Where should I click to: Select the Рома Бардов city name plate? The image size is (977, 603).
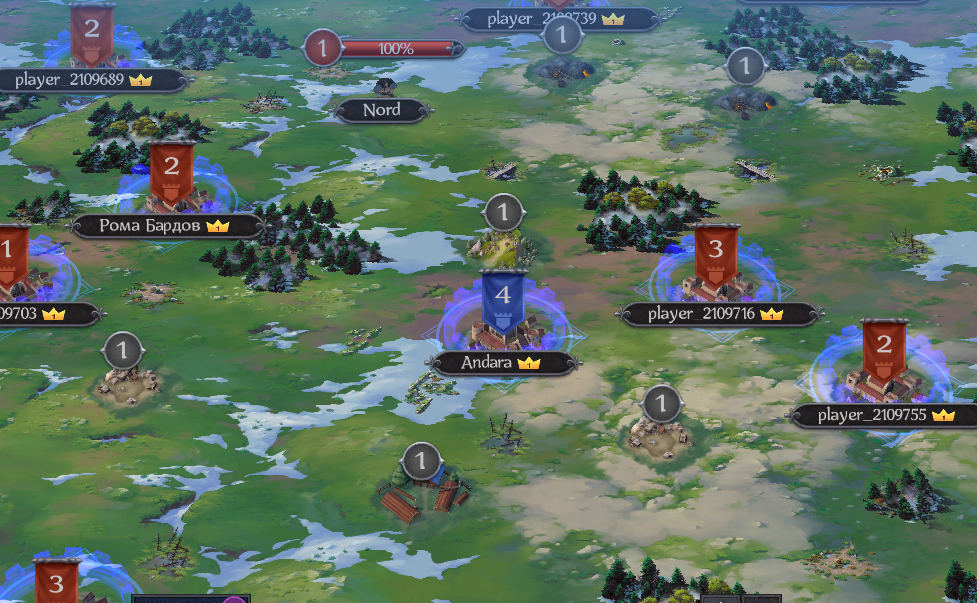pos(166,226)
